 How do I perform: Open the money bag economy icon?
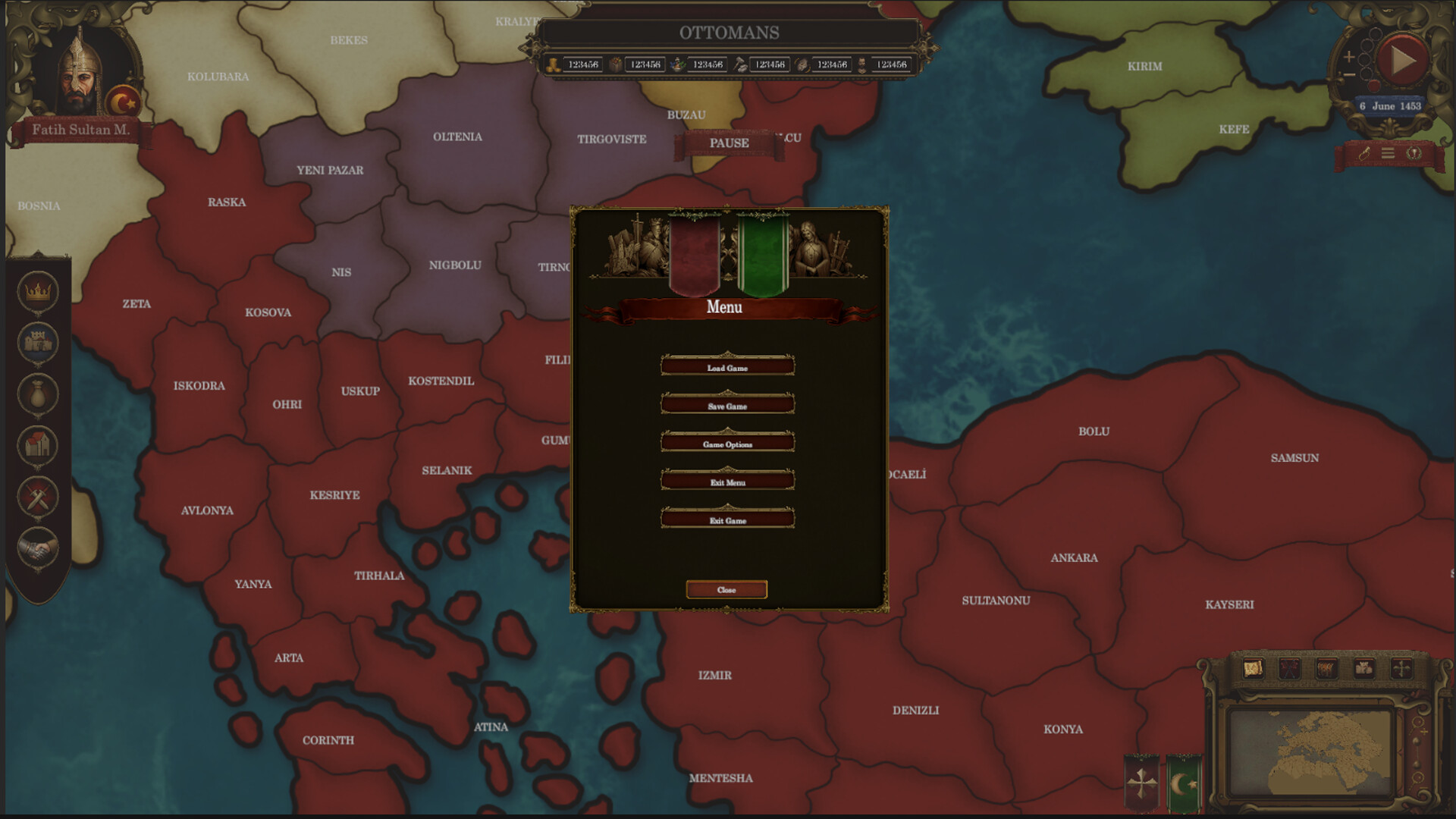[x=39, y=394]
